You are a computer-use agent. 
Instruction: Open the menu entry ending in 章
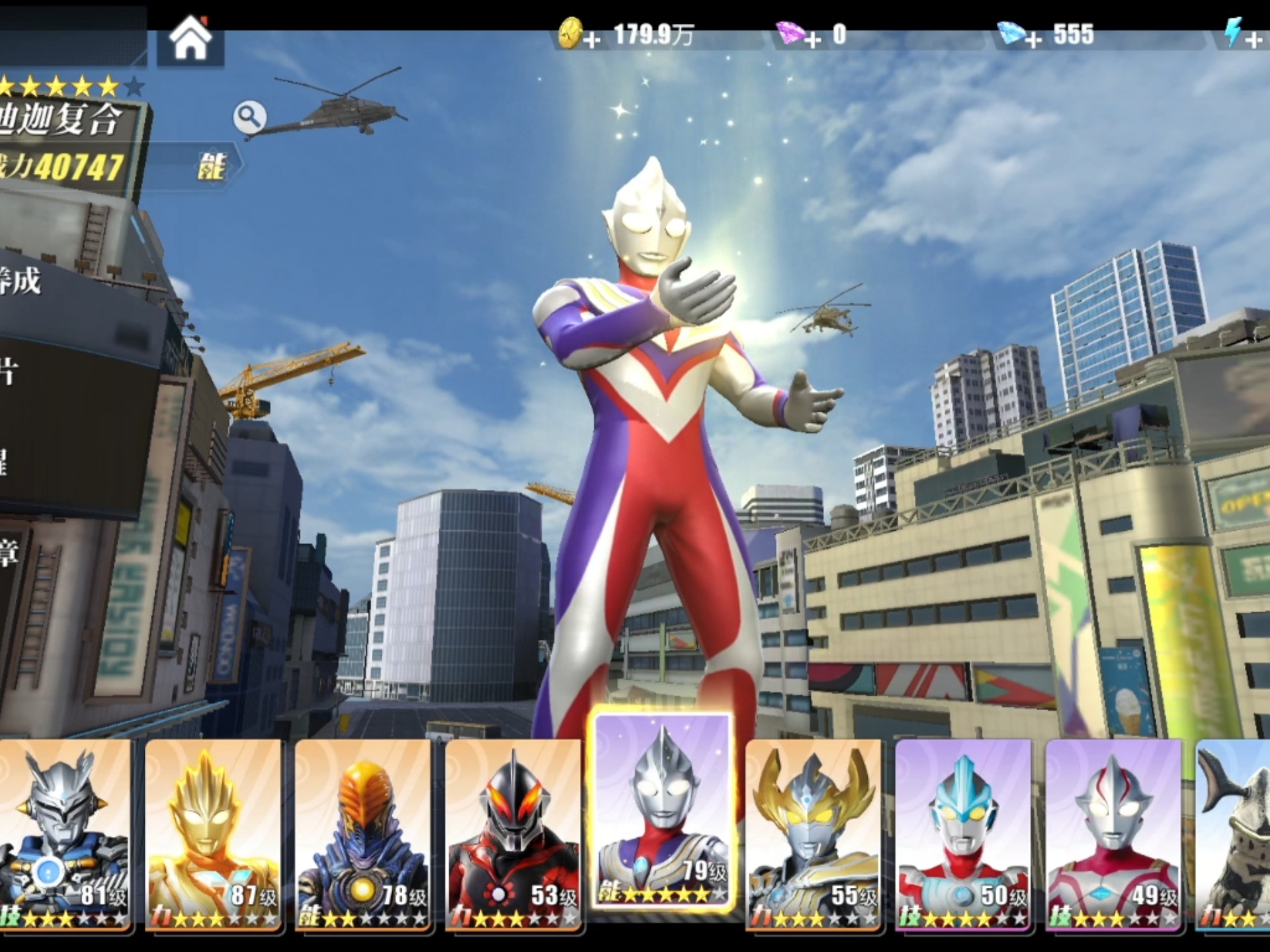pos(13,552)
